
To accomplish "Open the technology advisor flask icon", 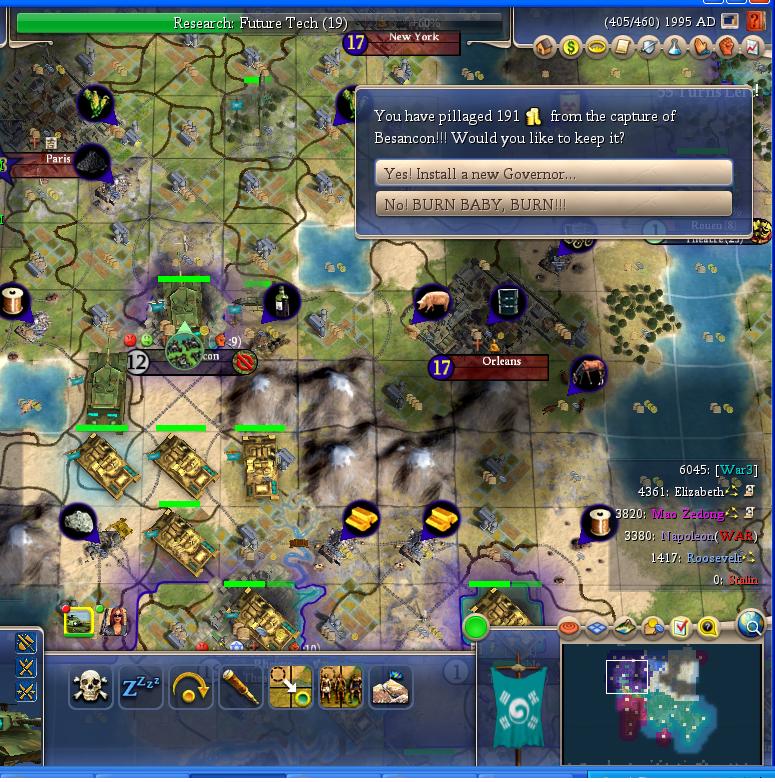I will 675,47.
